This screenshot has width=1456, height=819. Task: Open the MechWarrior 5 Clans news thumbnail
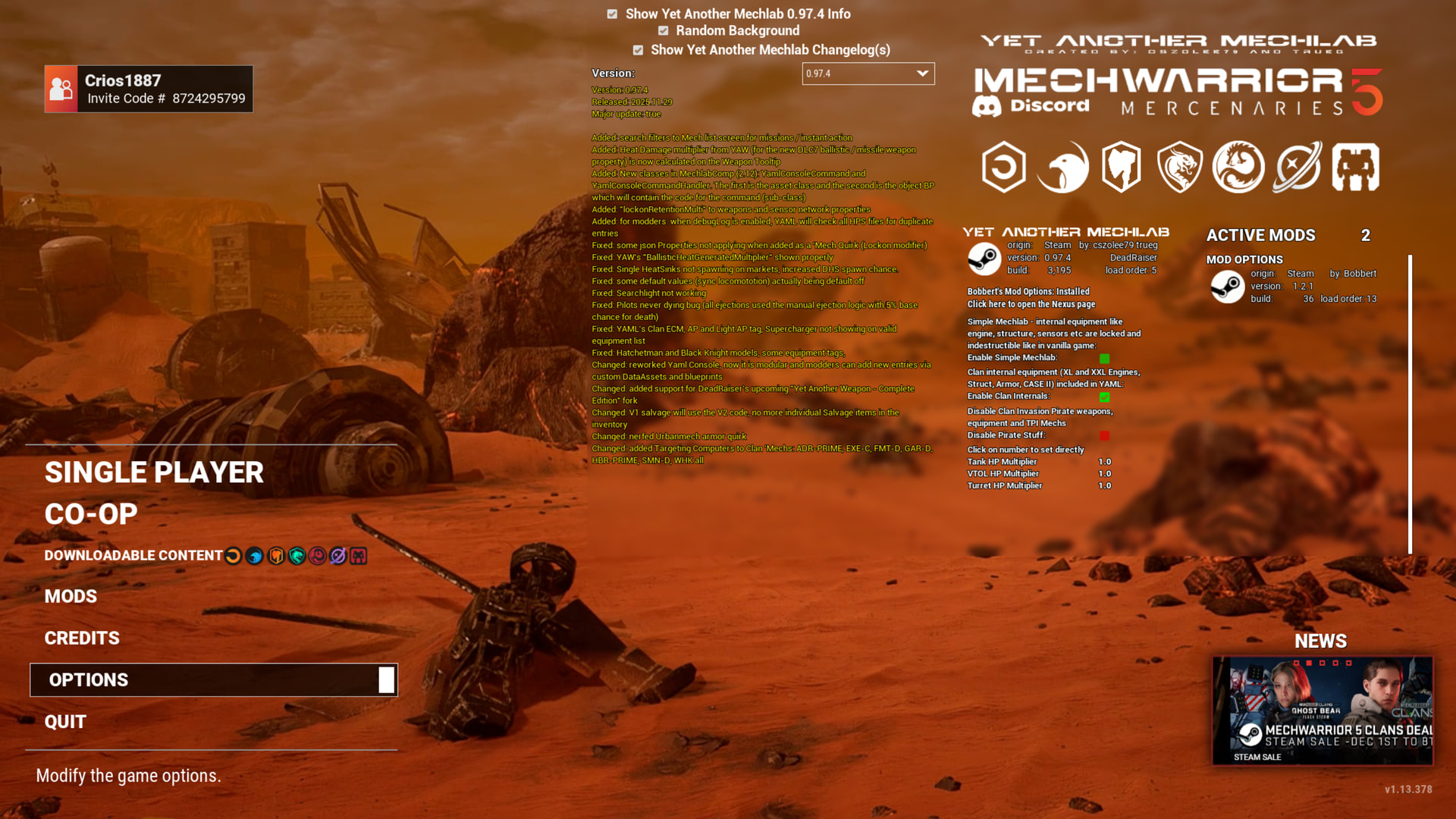1322,711
